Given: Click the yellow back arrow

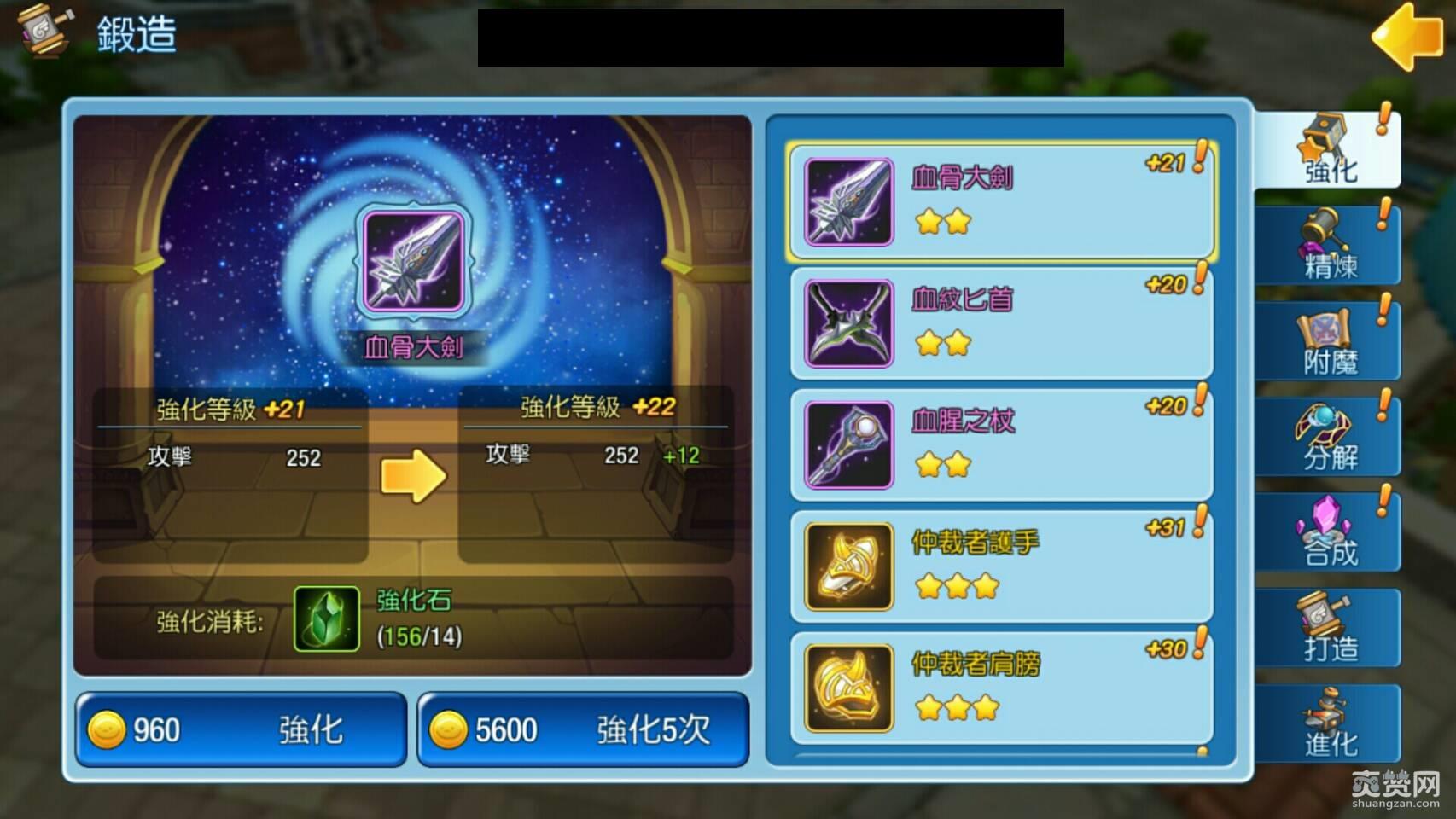Looking at the screenshot, I should [1408, 38].
